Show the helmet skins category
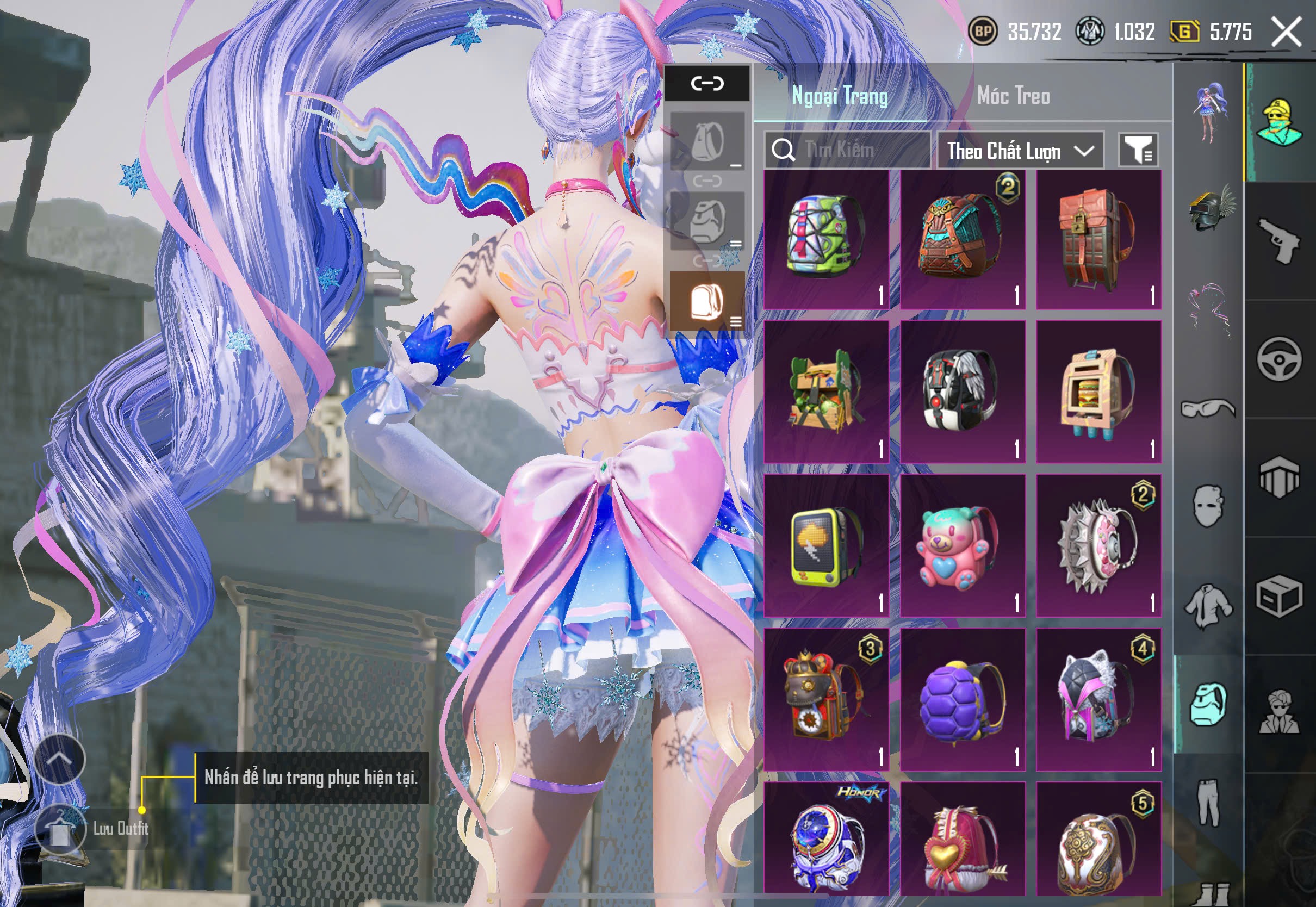Image resolution: width=1316 pixels, height=907 pixels. [1209, 209]
